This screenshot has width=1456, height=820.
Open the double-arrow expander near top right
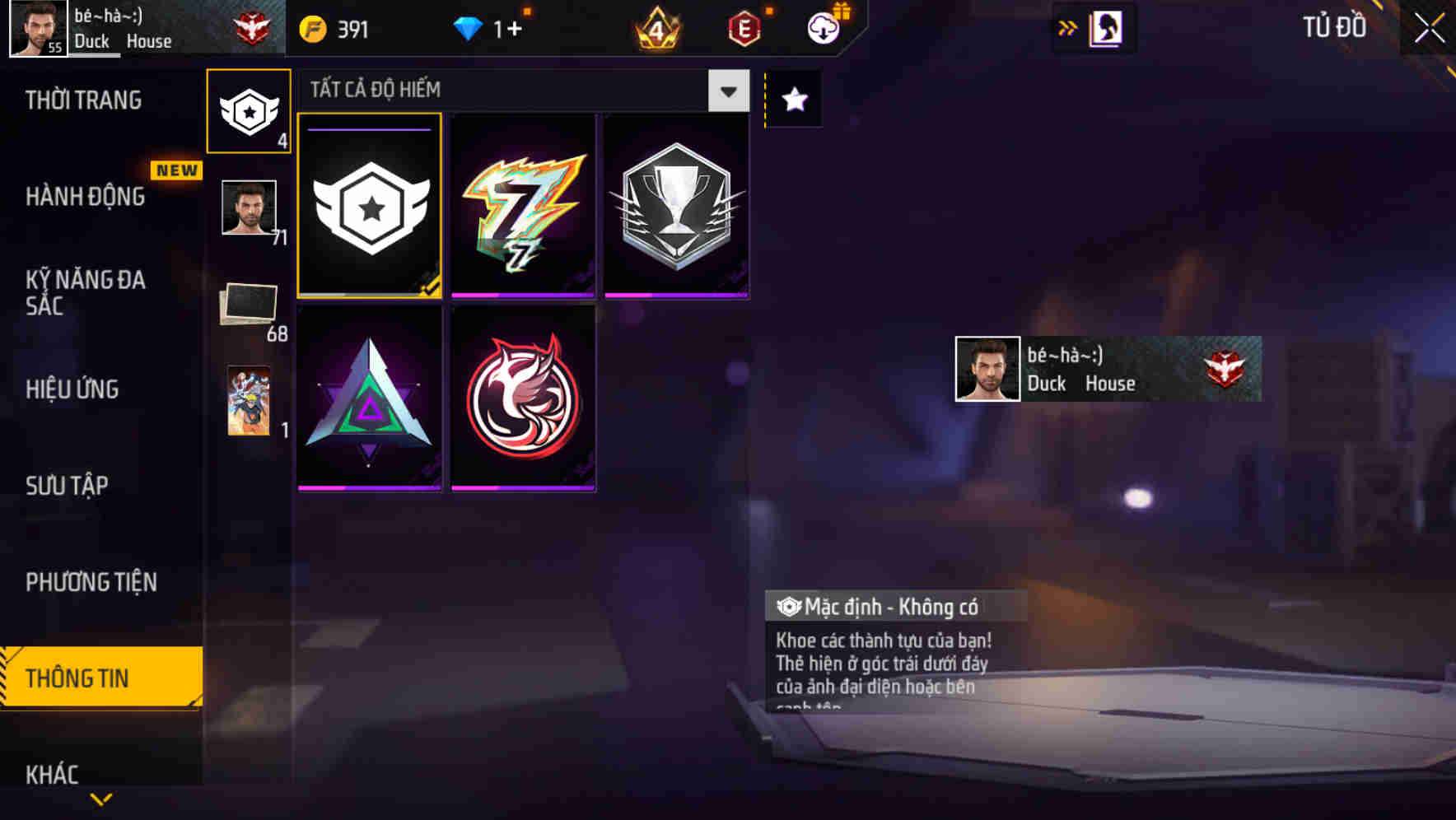[x=1068, y=26]
